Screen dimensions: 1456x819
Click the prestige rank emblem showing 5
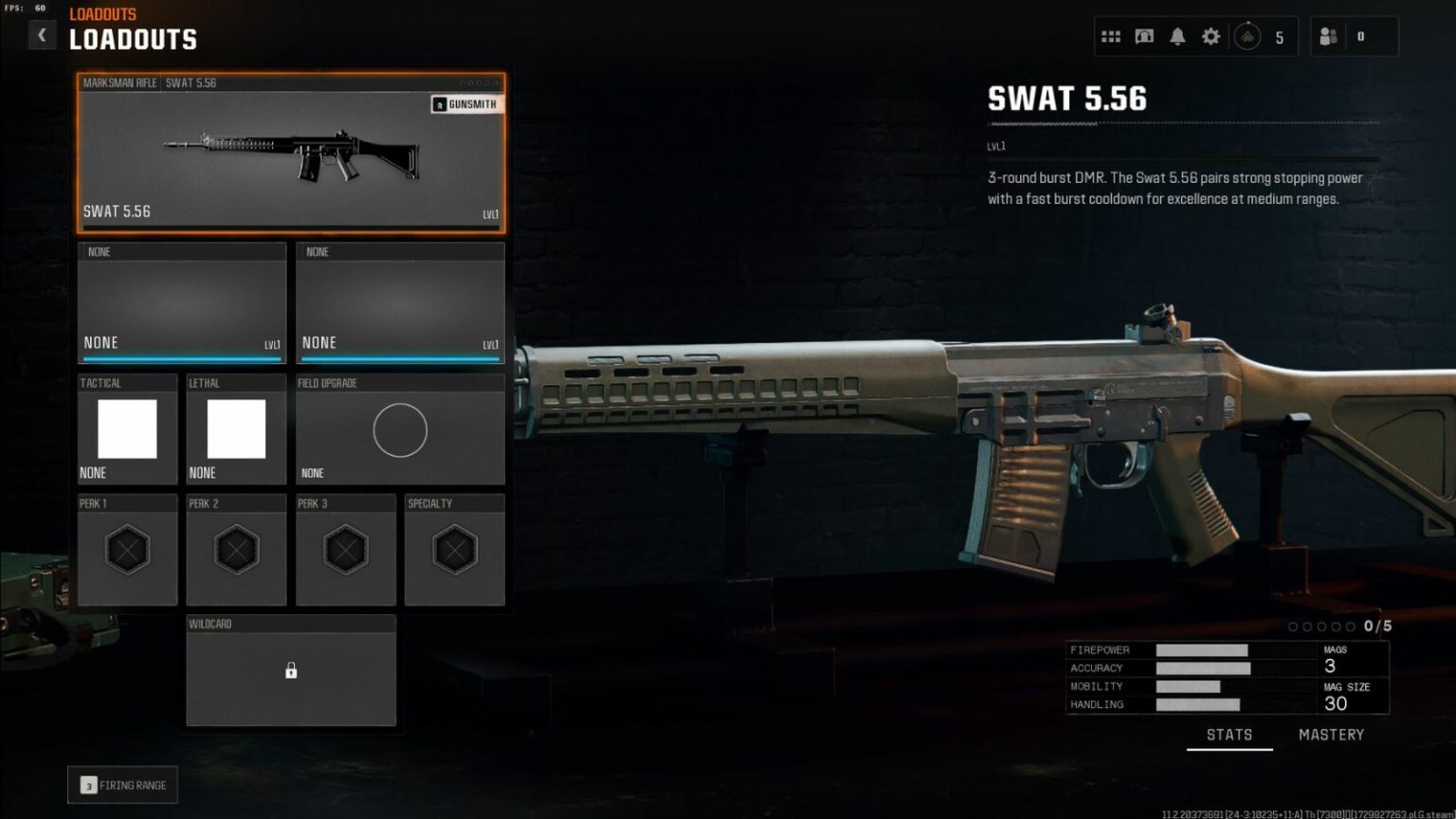point(1249,36)
